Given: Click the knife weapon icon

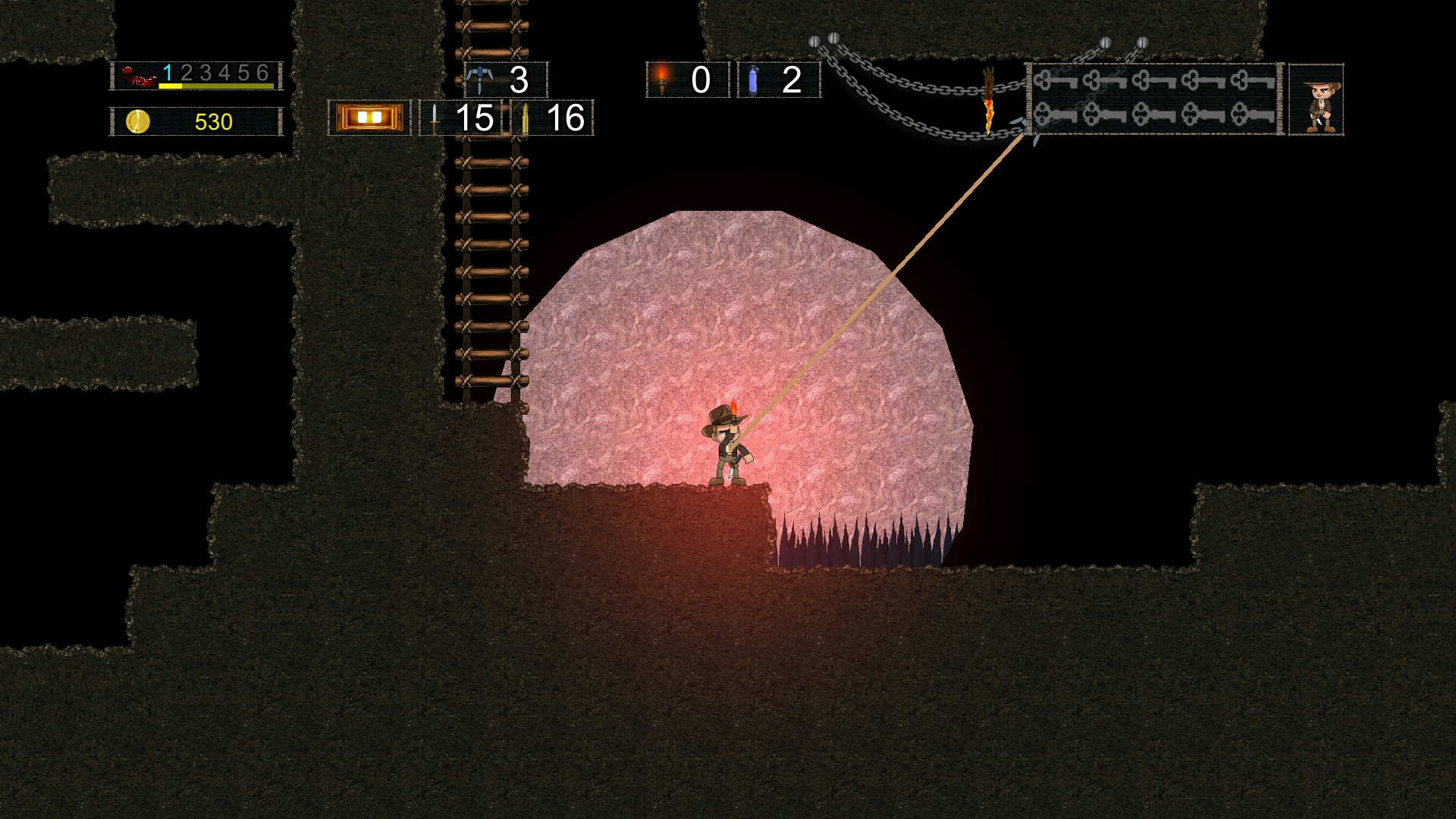Looking at the screenshot, I should click(434, 119).
